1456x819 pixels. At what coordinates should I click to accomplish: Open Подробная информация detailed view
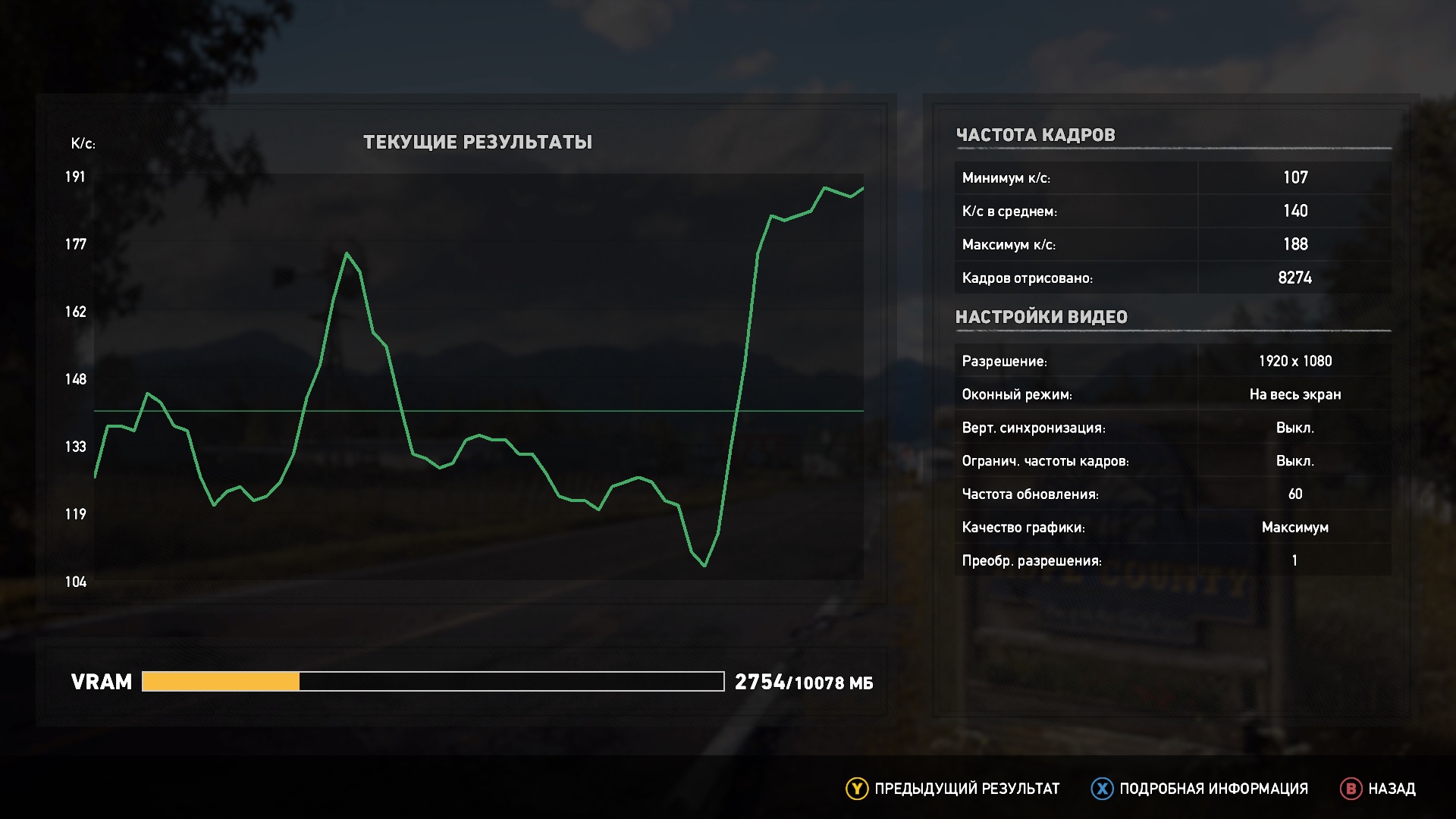click(x=1200, y=789)
